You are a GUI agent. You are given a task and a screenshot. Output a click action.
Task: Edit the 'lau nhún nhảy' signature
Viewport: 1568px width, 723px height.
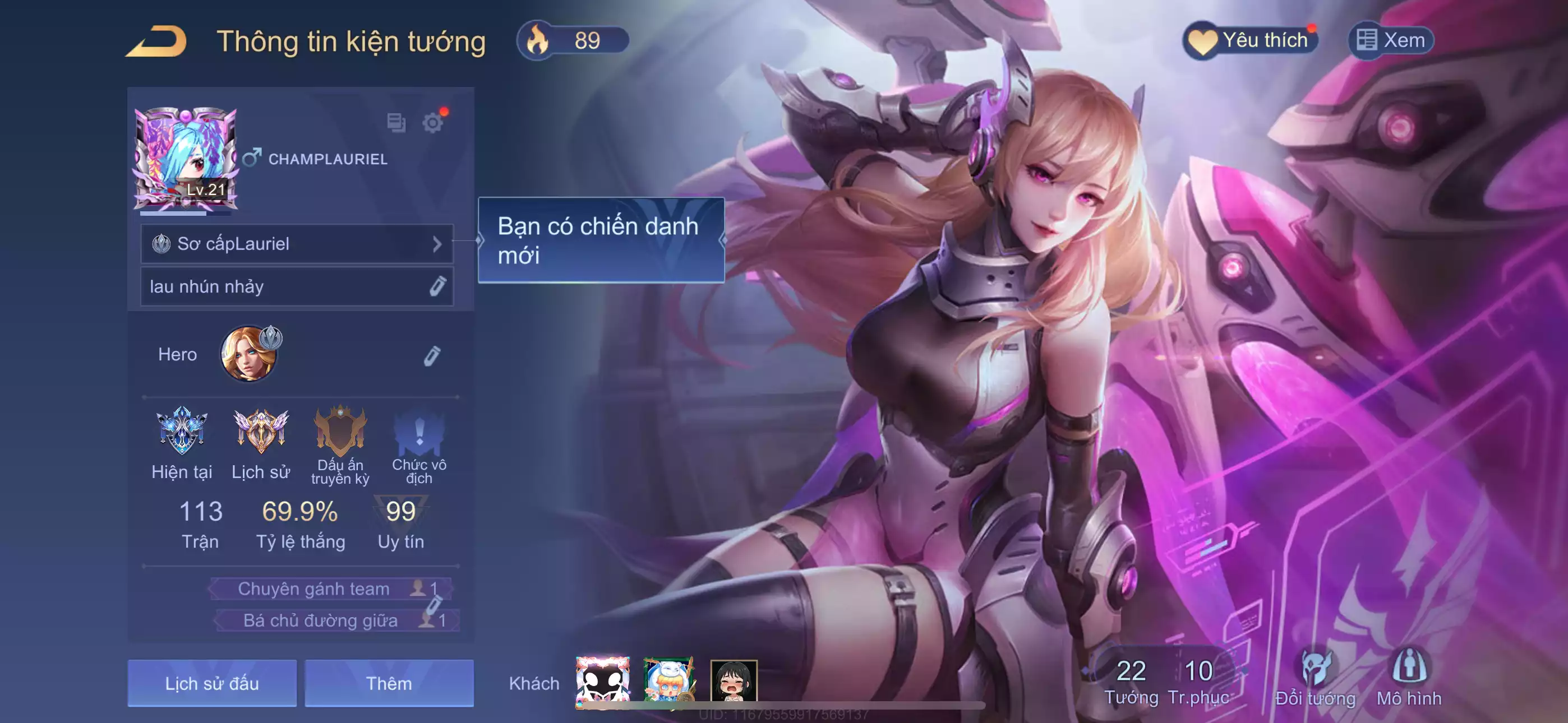(x=437, y=286)
